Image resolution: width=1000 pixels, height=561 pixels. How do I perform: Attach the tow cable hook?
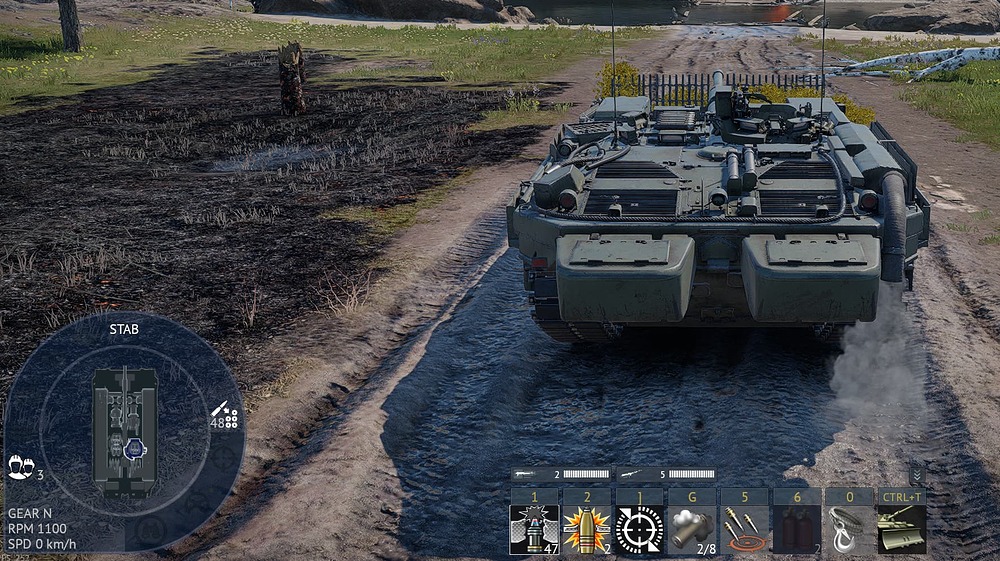pos(849,528)
